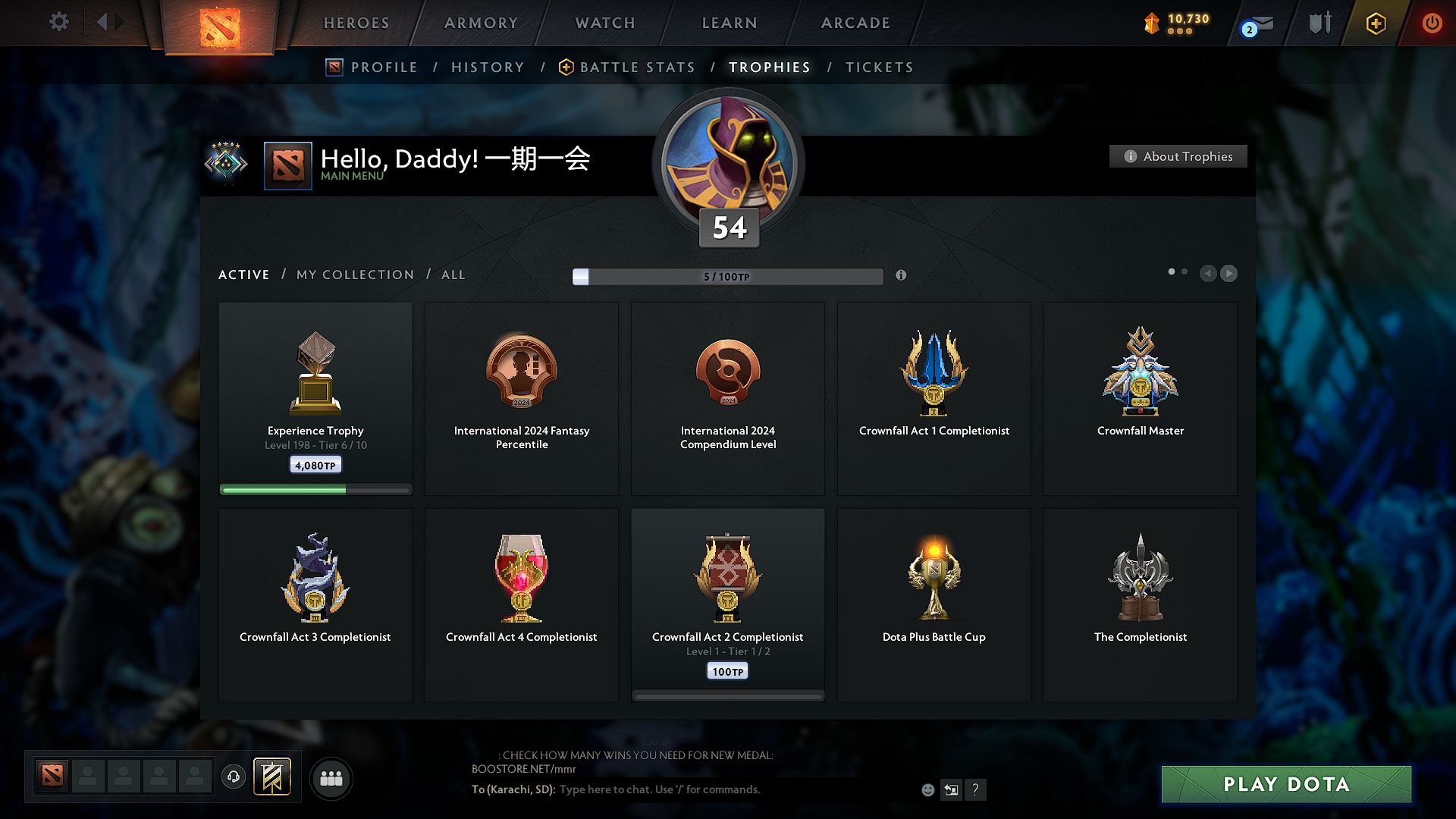Click the Dota logo above Main Menu
Viewport: 1456px width, 819px height.
pos(287,165)
